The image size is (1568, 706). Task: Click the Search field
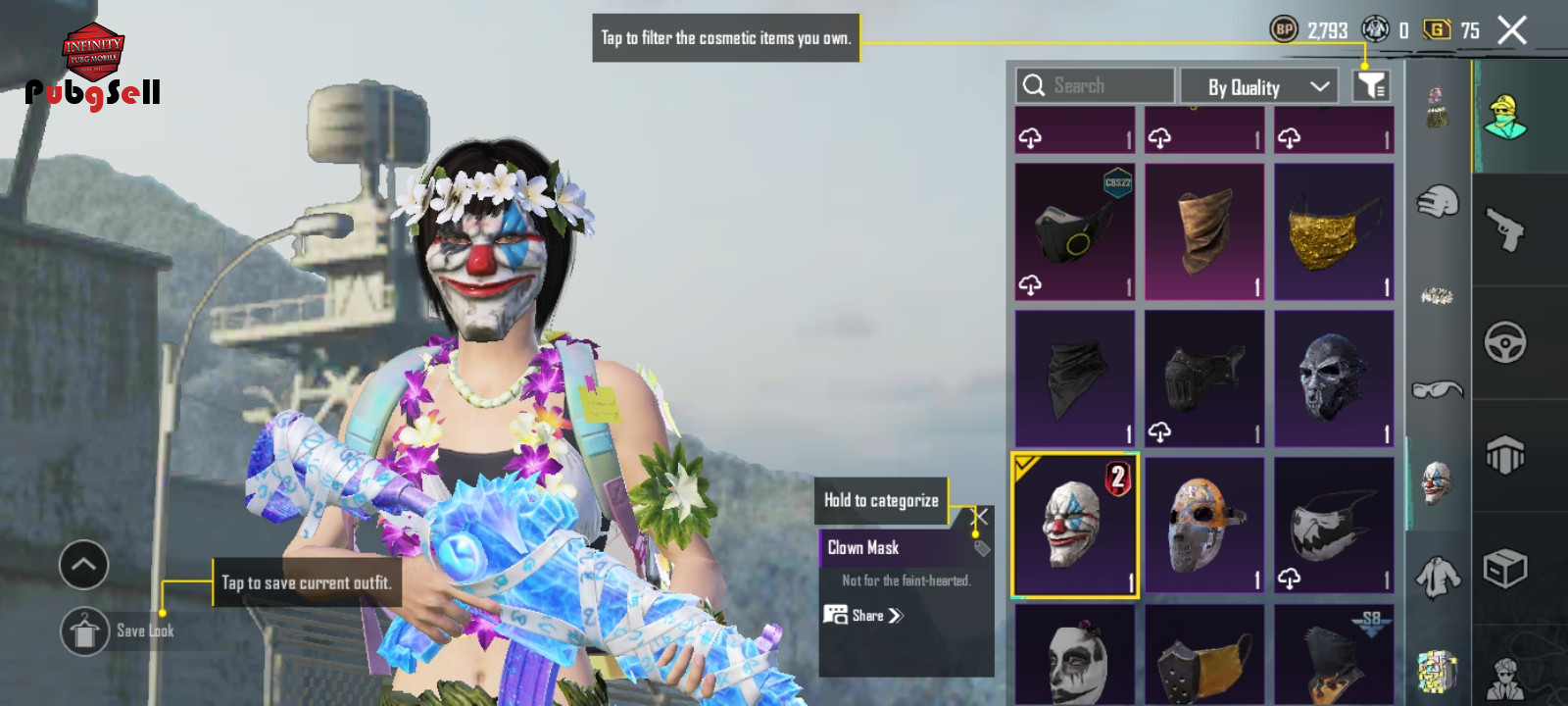(x=1095, y=86)
